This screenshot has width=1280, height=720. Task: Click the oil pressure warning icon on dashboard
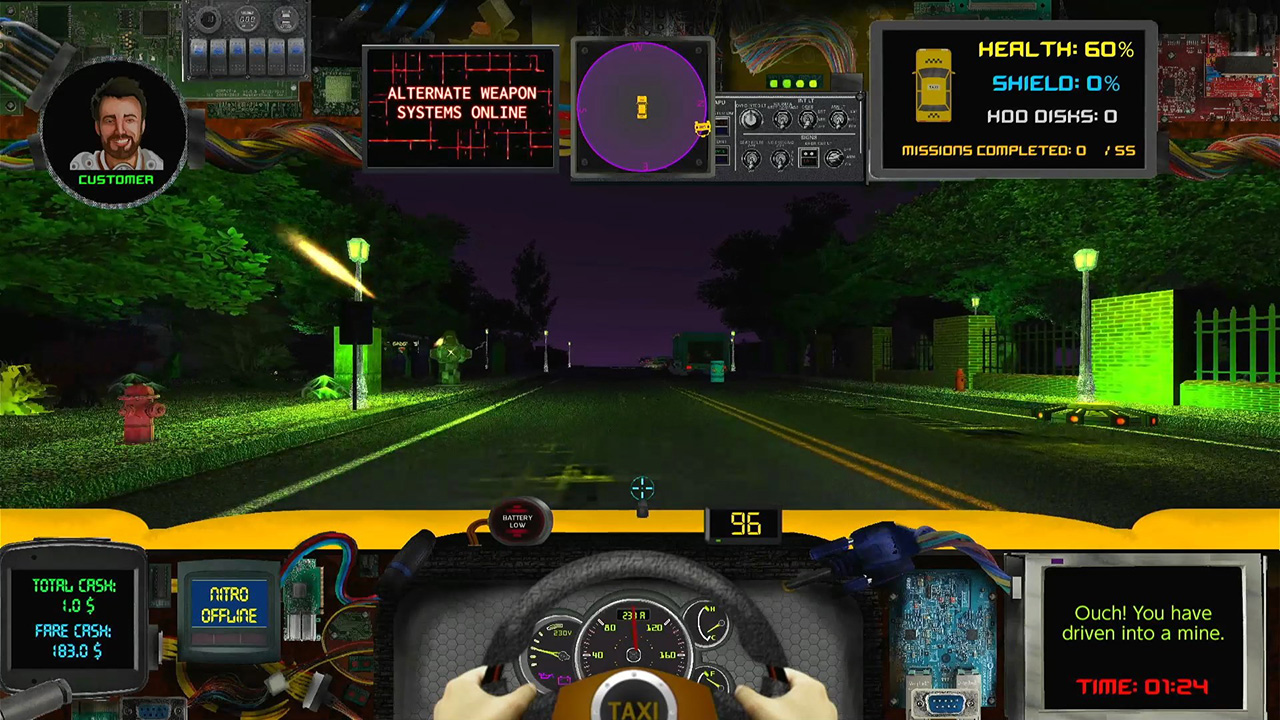pyautogui.click(x=546, y=676)
